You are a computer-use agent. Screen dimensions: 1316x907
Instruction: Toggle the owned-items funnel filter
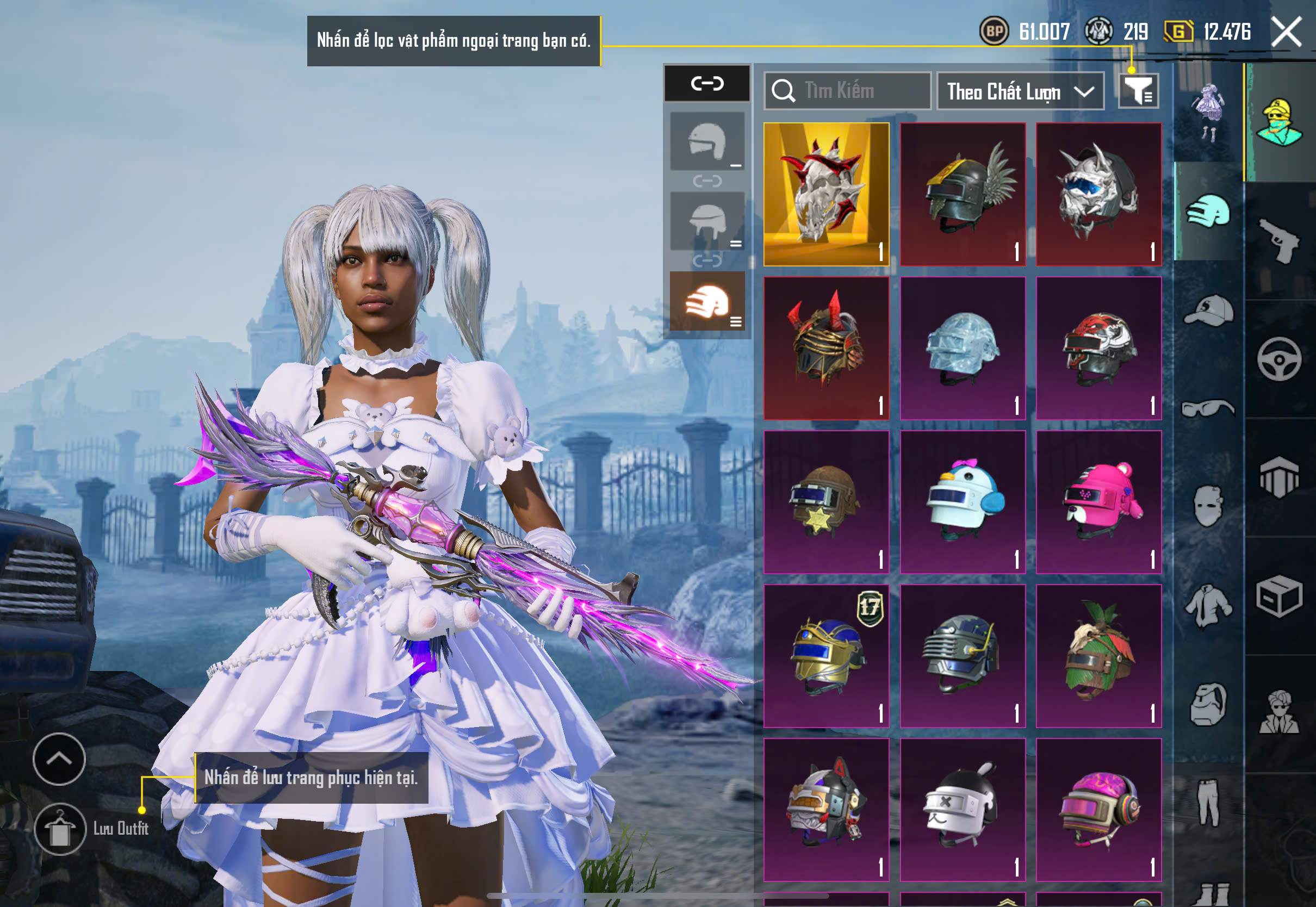pyautogui.click(x=1138, y=91)
